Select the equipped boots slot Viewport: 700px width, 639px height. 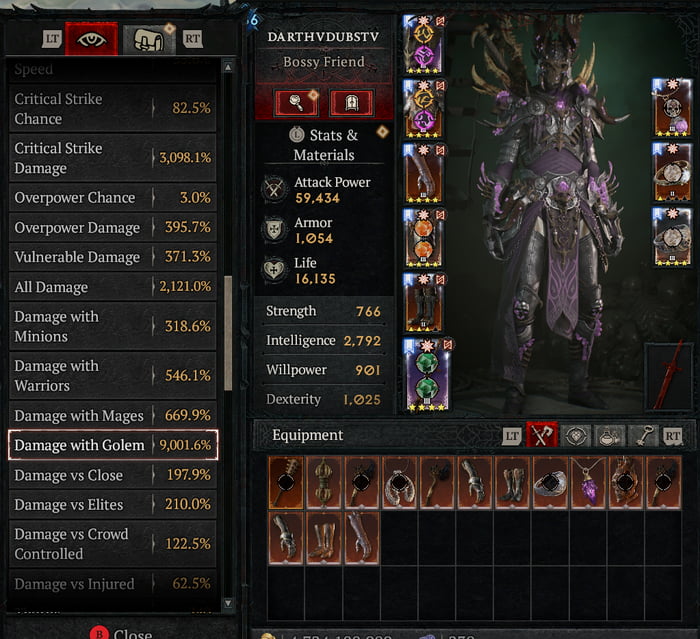pyautogui.click(x=426, y=302)
